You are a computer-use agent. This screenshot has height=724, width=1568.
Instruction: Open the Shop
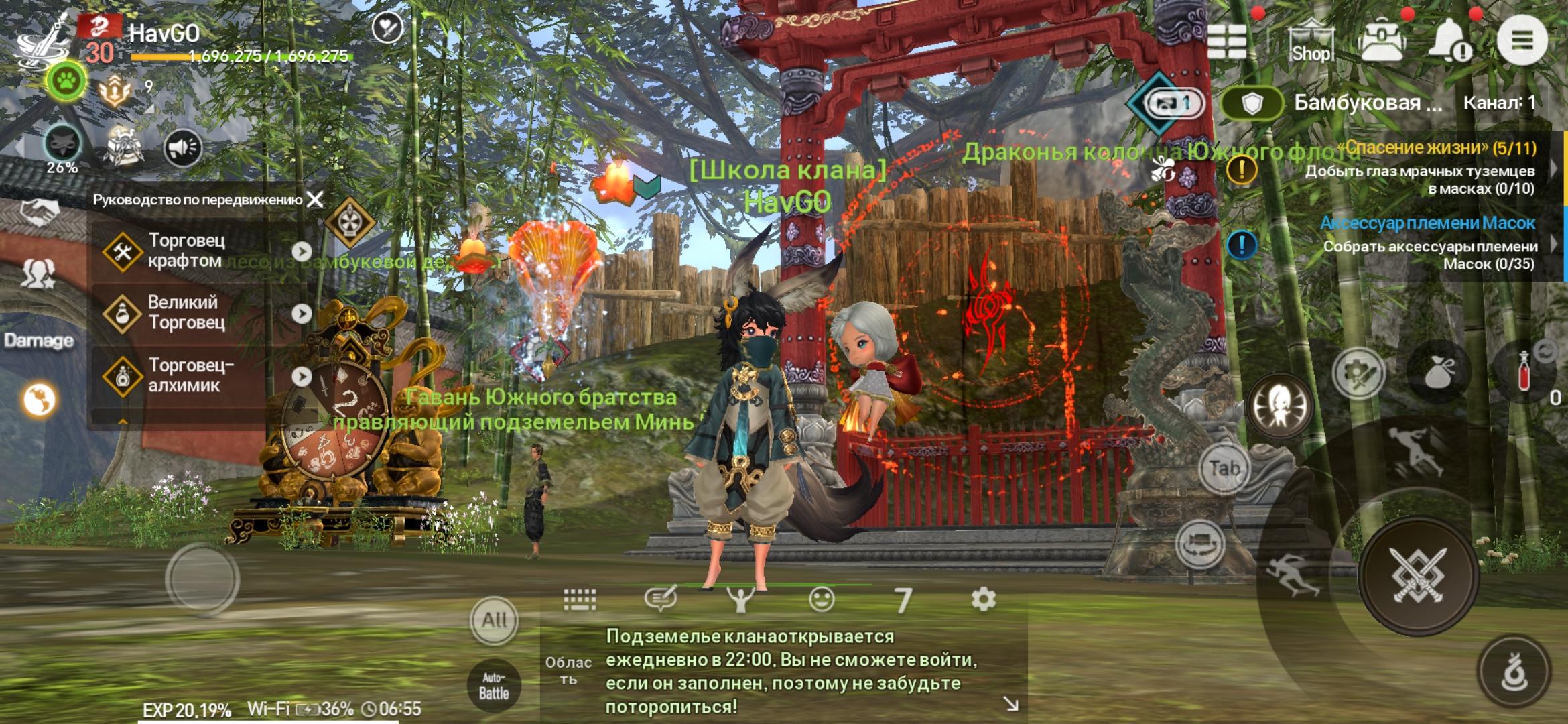click(1312, 42)
